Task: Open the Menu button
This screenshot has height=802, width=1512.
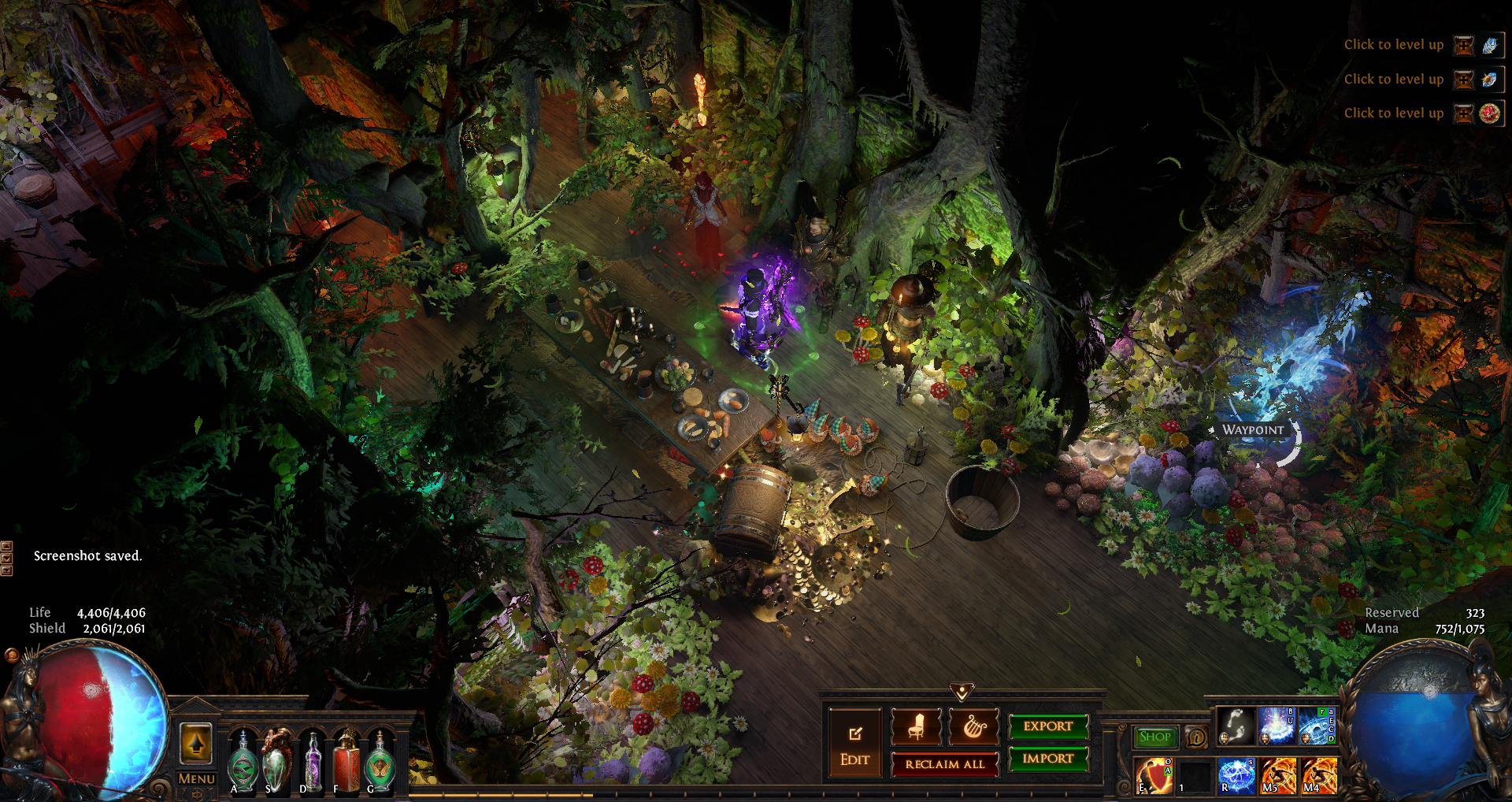Action: (196, 778)
